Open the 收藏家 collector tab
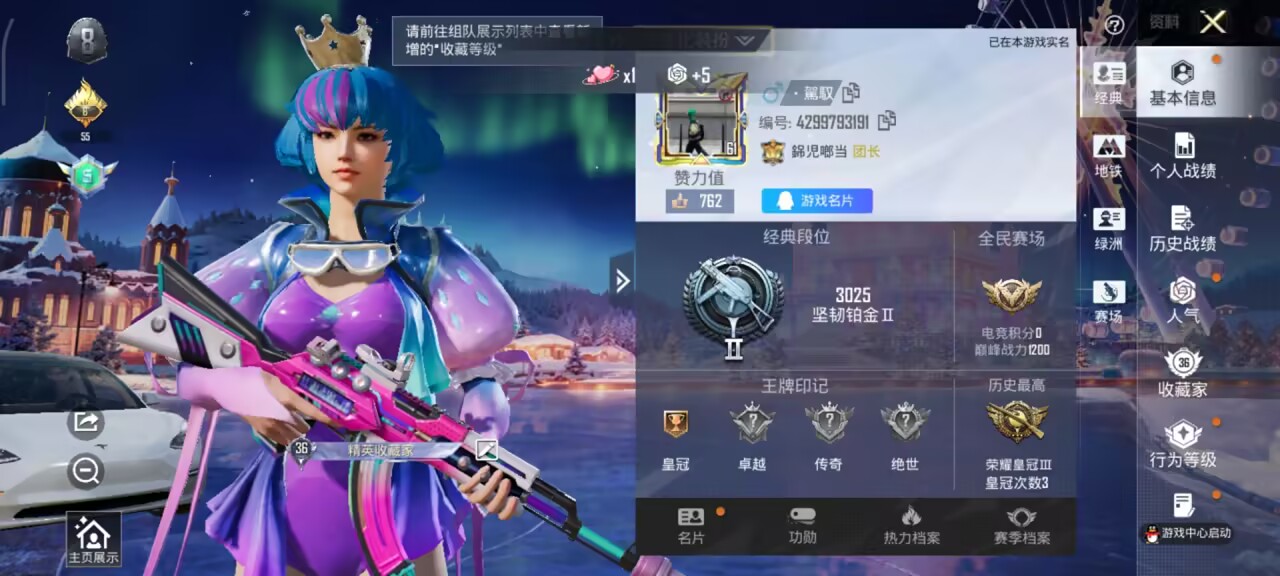Image resolution: width=1280 pixels, height=576 pixels. (x=1182, y=374)
